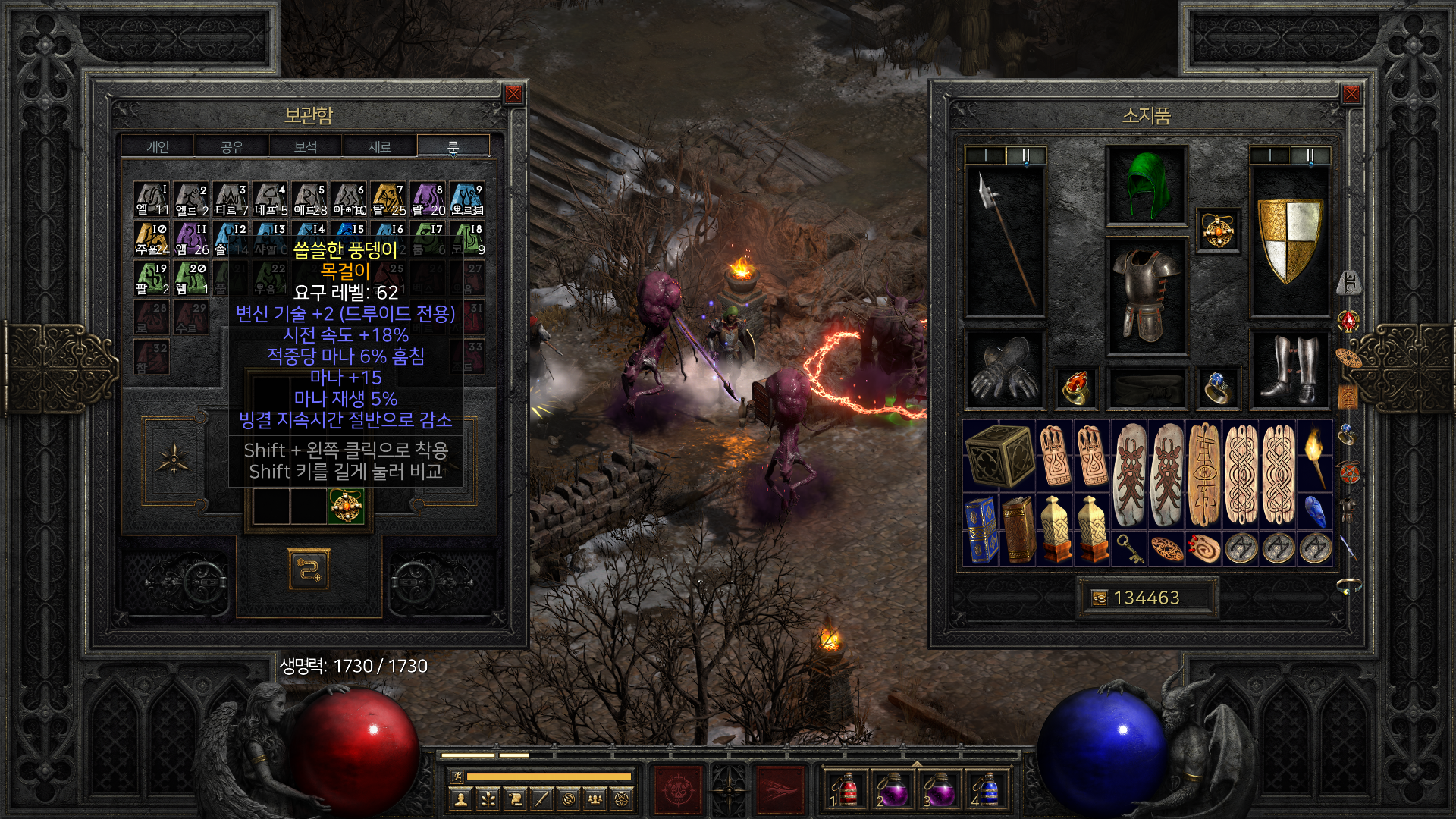Select the equipped gauntlets slot
The width and height of the screenshot is (1456, 819).
(x=1005, y=369)
